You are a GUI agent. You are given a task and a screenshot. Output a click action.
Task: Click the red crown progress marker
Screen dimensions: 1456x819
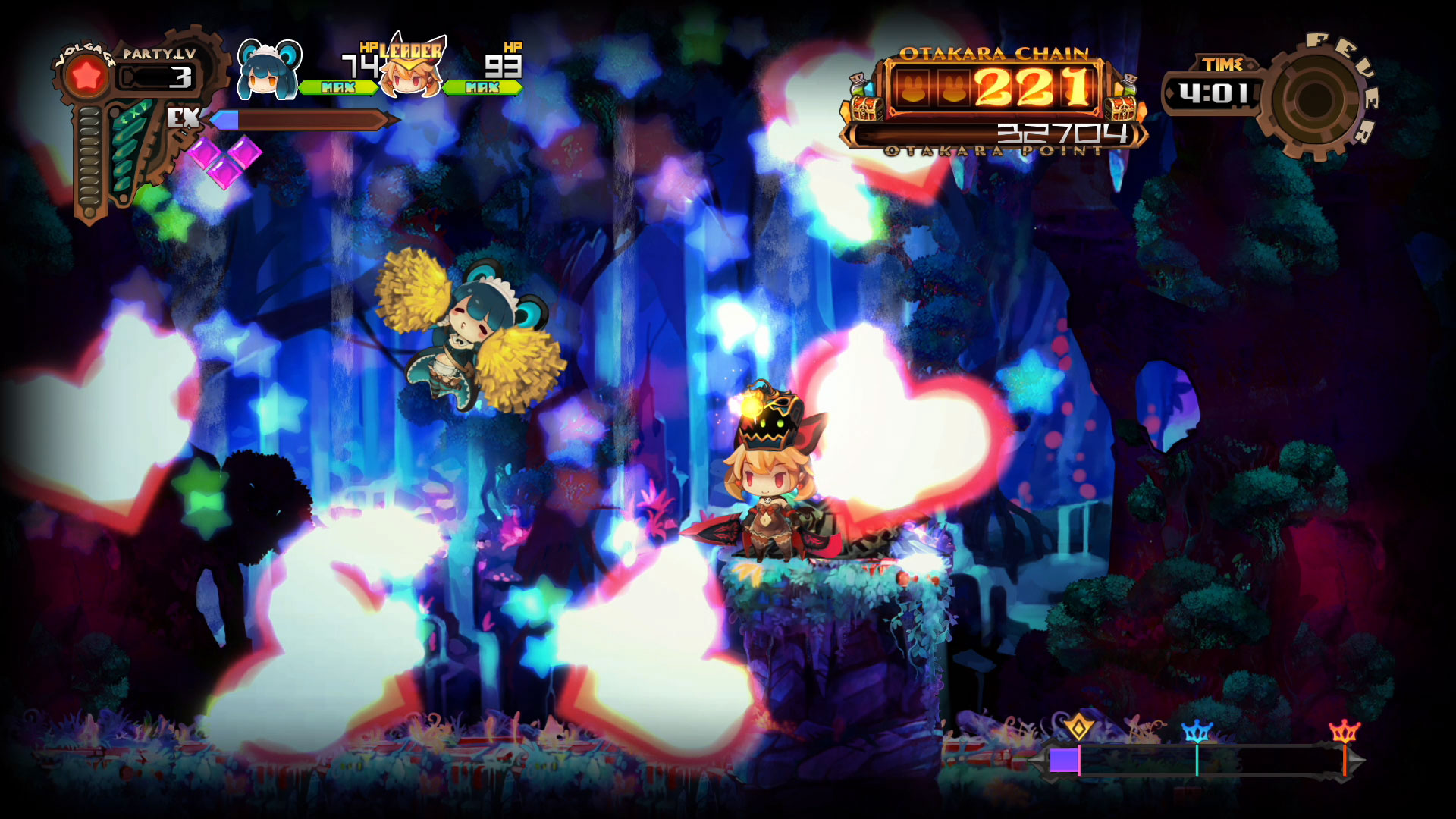[x=1344, y=732]
